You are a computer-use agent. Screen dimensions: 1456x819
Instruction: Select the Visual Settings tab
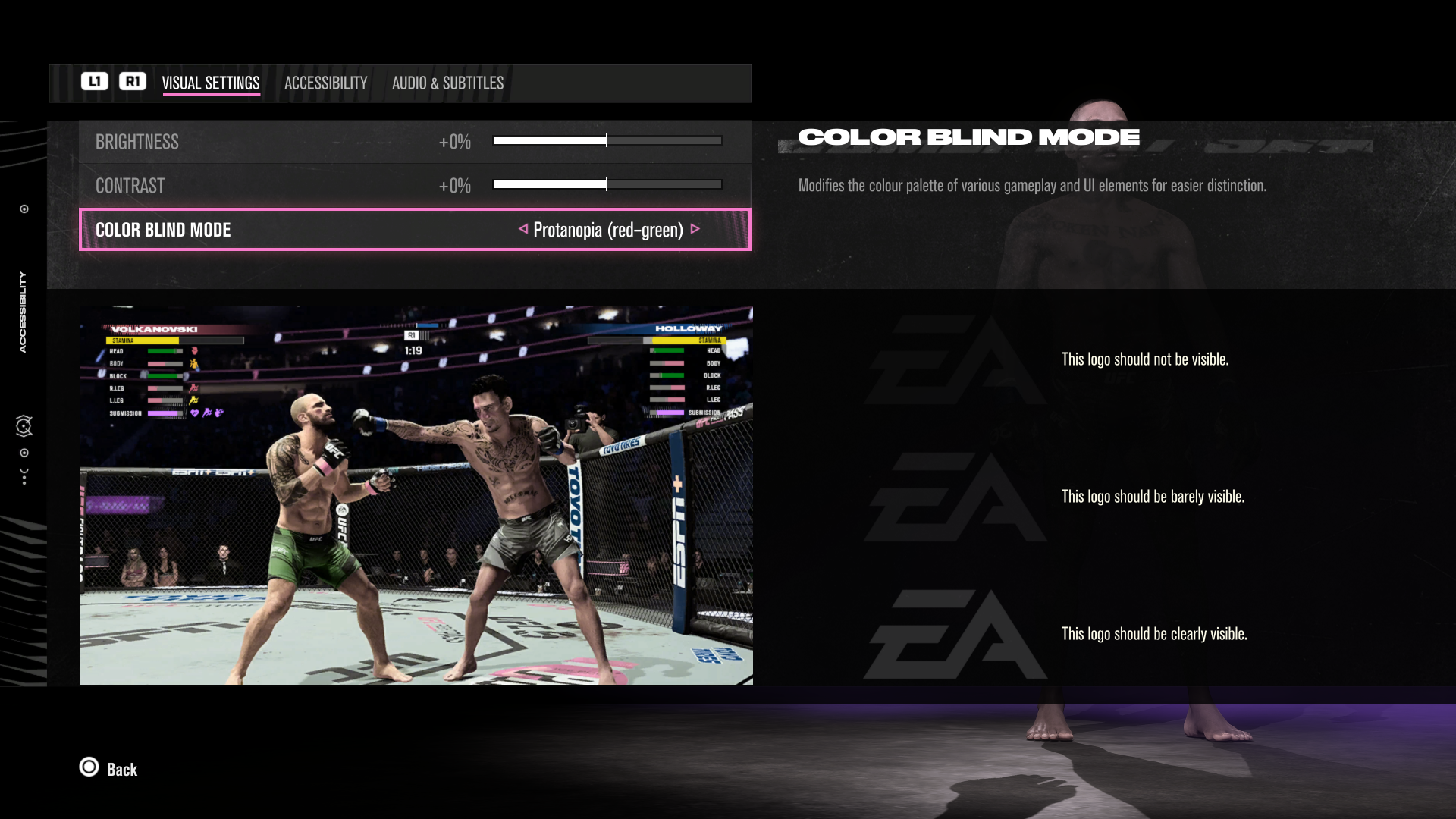[x=212, y=83]
